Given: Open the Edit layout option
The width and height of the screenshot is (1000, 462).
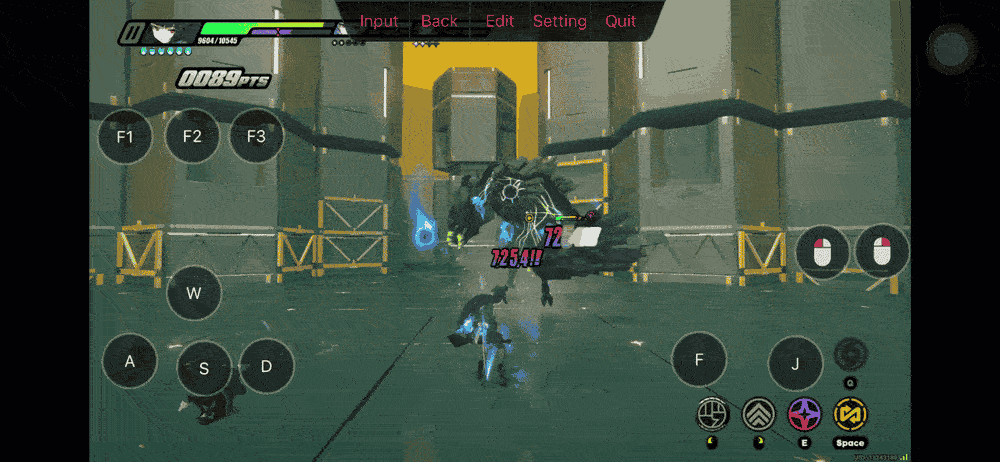Looking at the screenshot, I should tap(499, 21).
